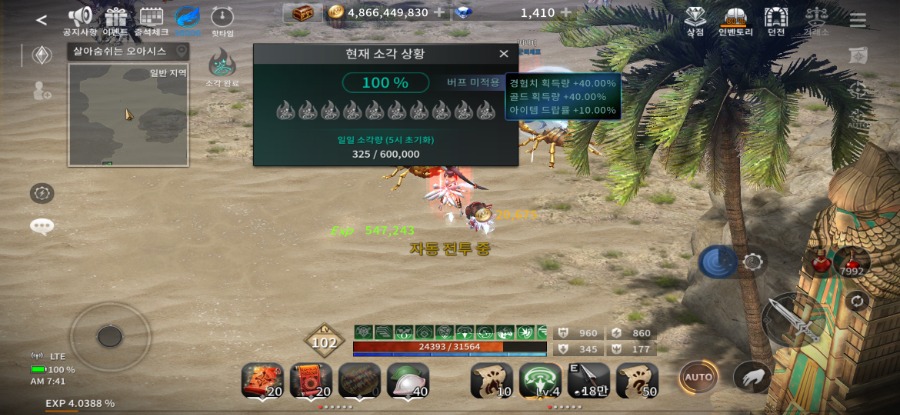Open the 출석체크 attendance calendar
This screenshot has width=900, height=415.
point(151,17)
